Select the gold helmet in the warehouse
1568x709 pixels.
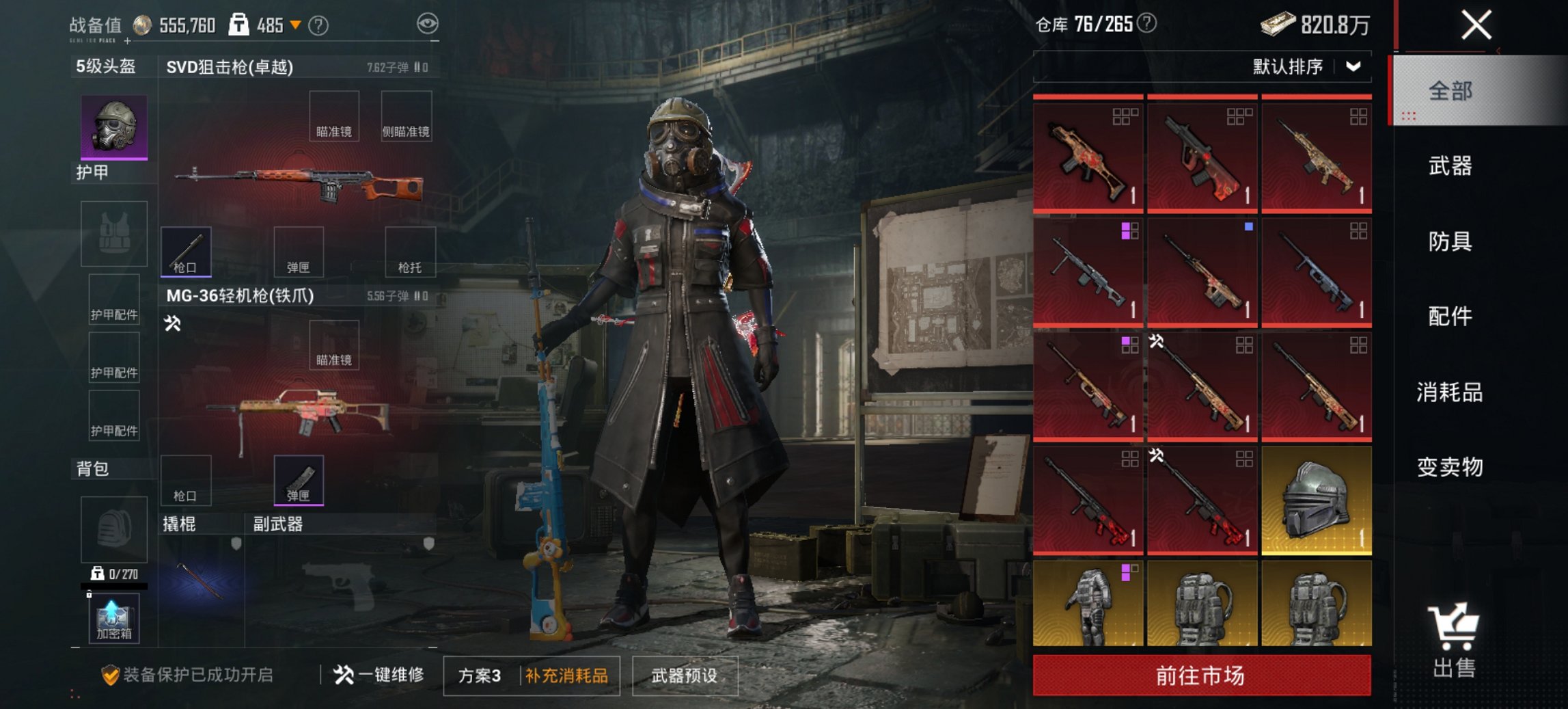(1316, 500)
